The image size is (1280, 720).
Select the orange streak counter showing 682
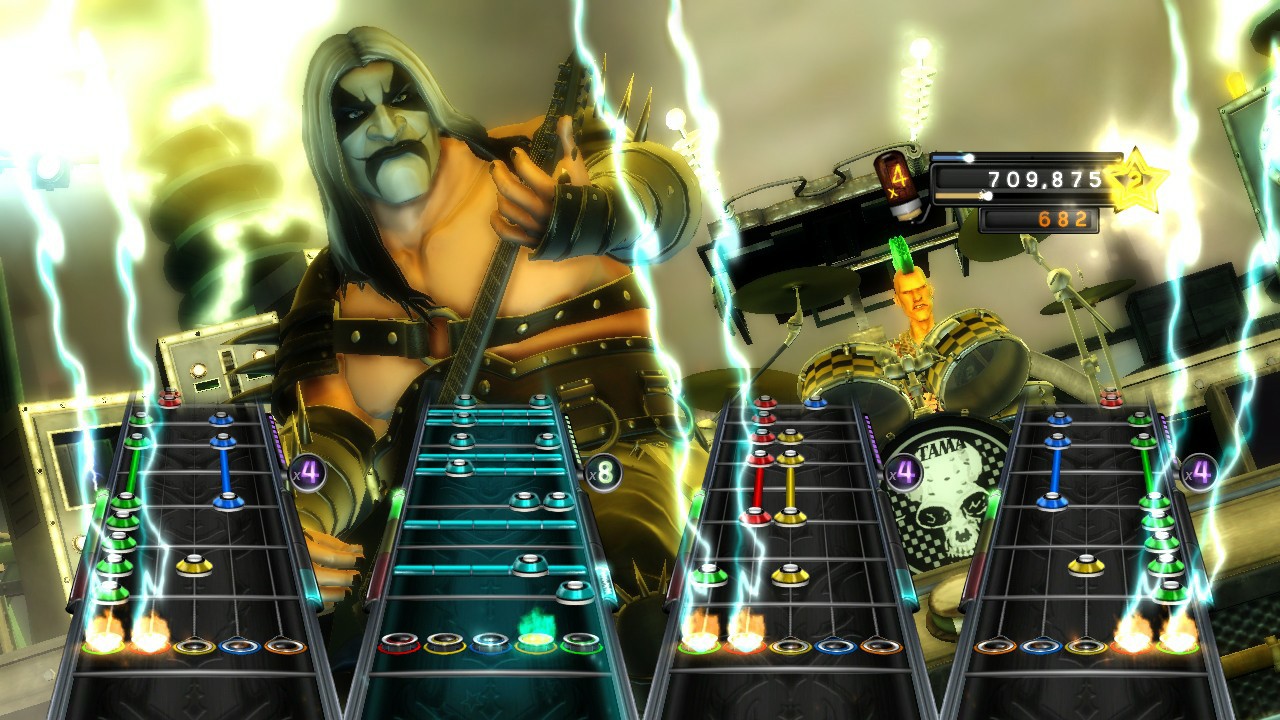click(x=1065, y=218)
